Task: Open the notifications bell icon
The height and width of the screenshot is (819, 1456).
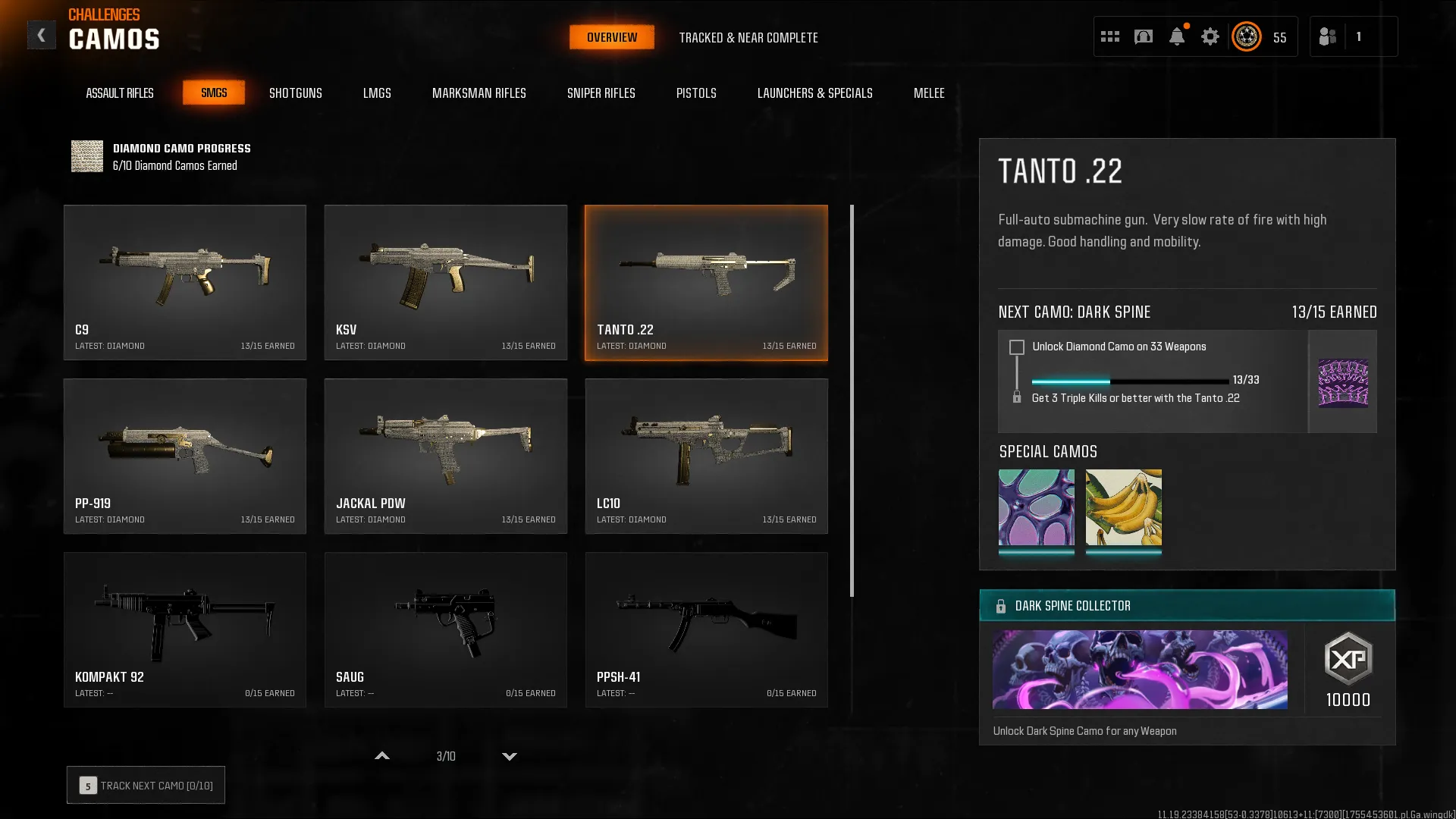Action: [1176, 36]
